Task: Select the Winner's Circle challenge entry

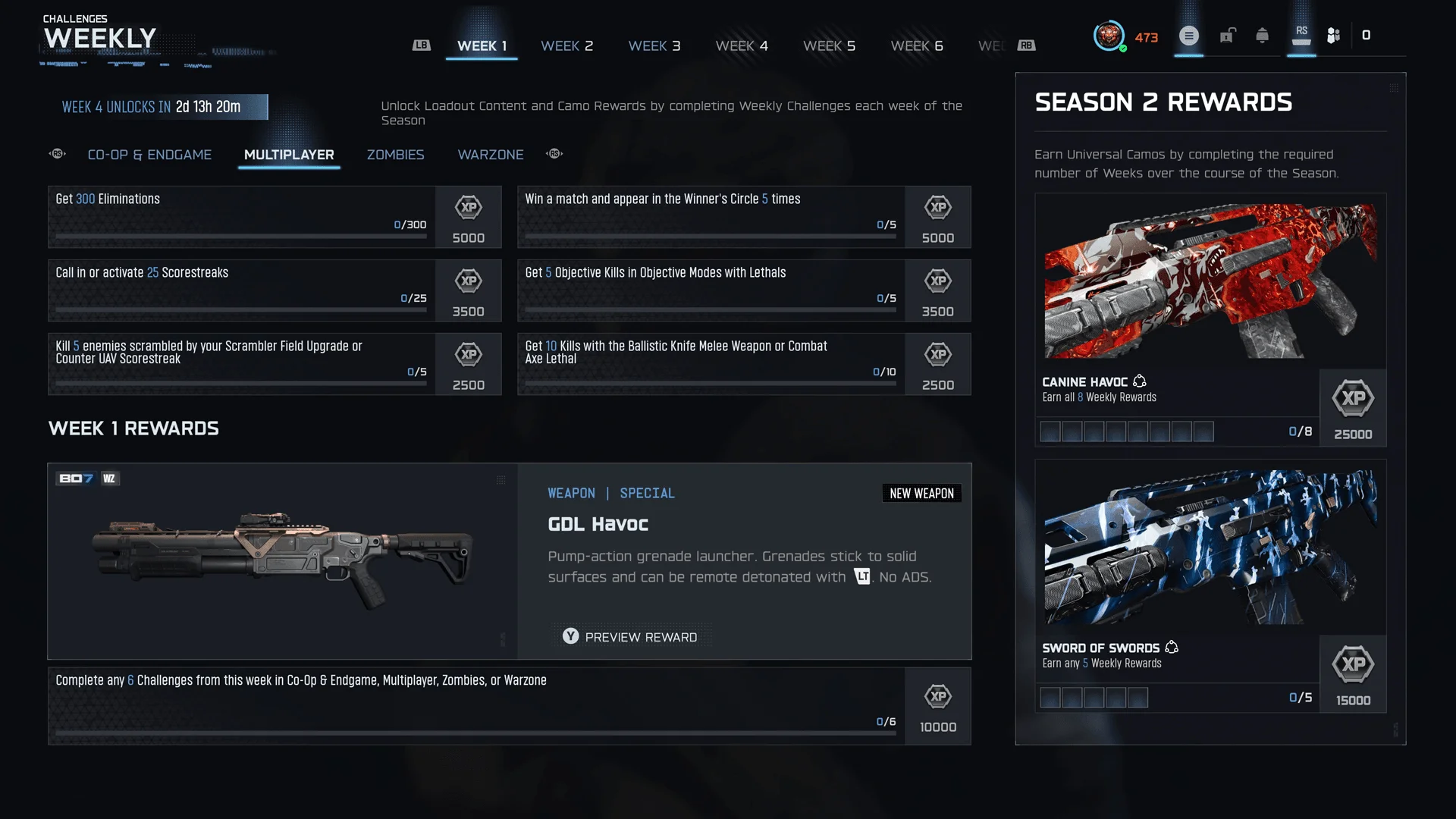Action: click(x=711, y=217)
